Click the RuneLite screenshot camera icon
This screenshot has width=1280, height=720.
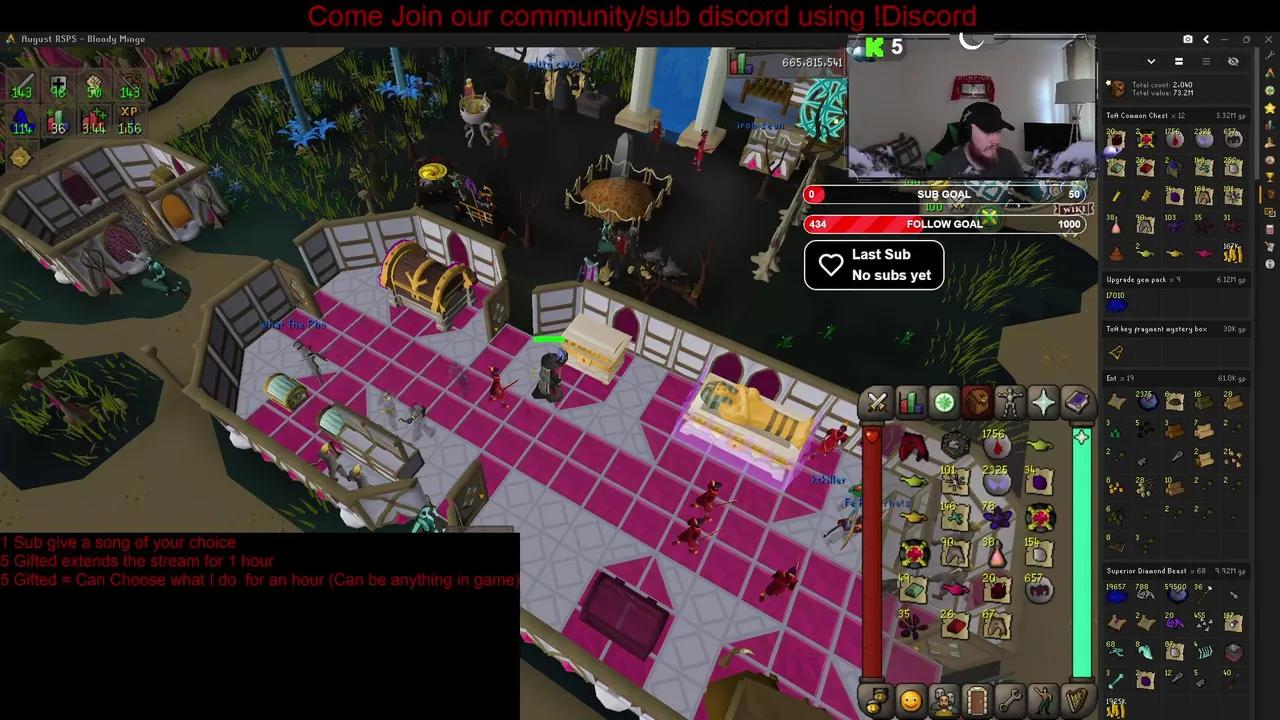1188,38
